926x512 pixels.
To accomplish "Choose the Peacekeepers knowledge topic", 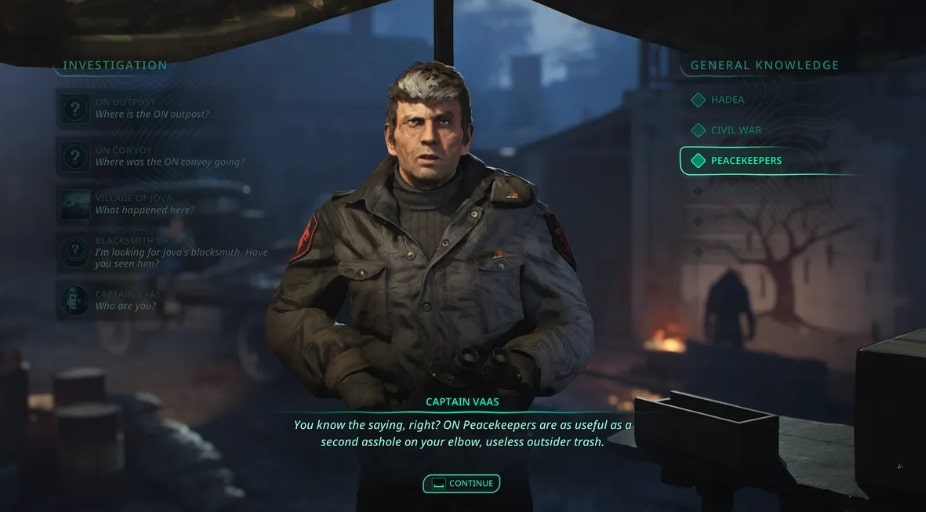I will pyautogui.click(x=745, y=160).
